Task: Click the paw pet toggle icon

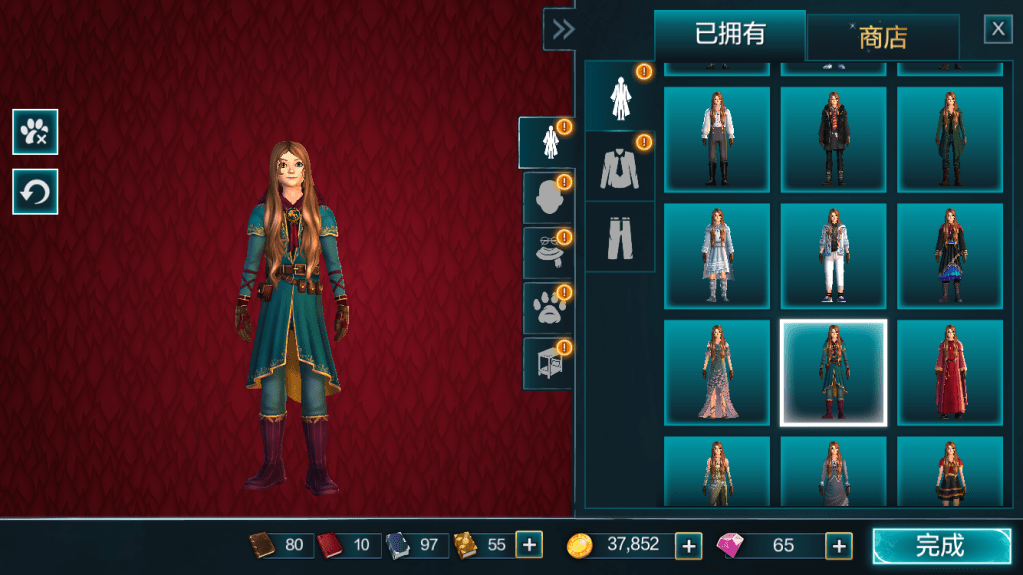Action: [35, 131]
